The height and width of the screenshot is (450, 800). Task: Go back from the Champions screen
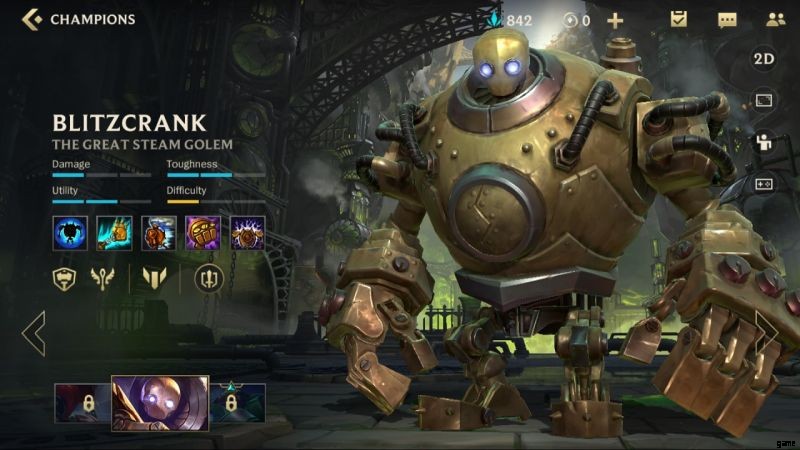31,19
